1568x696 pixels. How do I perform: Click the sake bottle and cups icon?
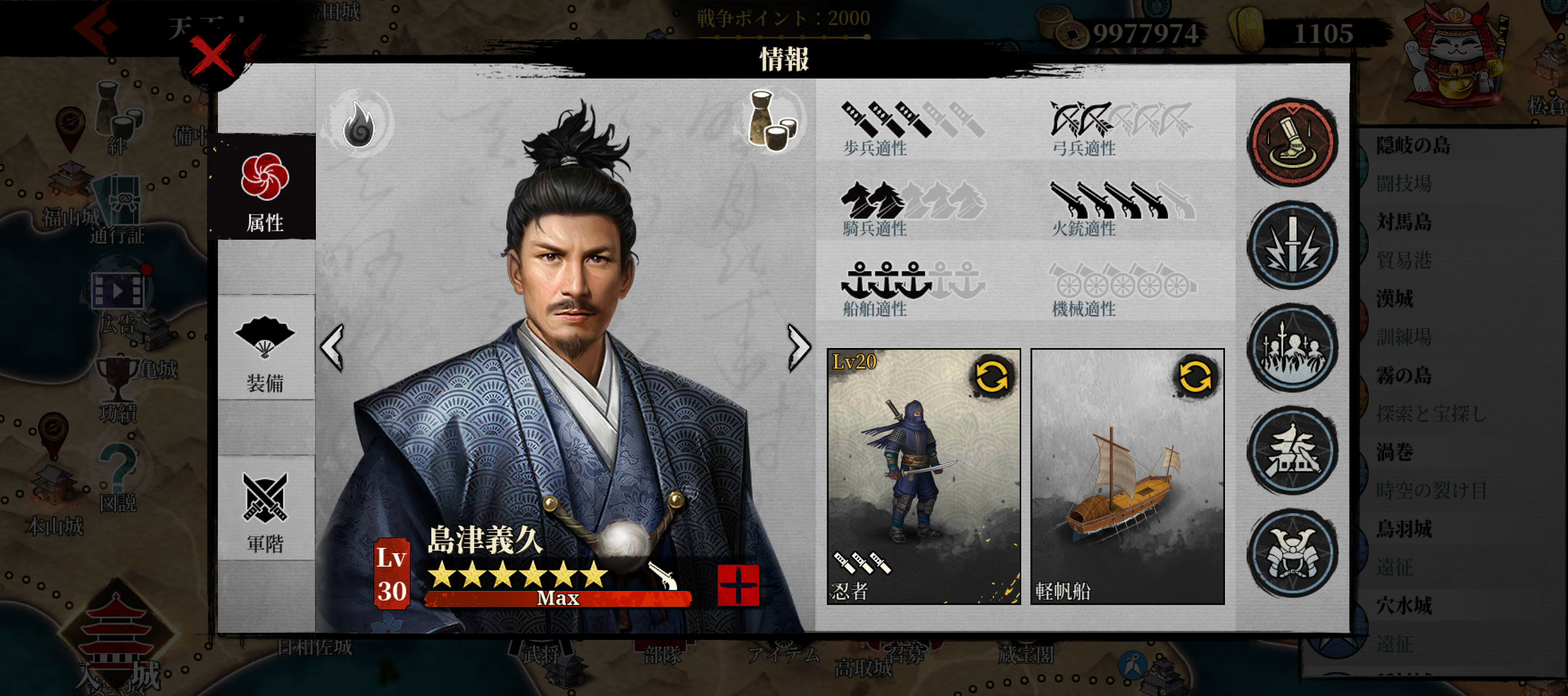[772, 121]
